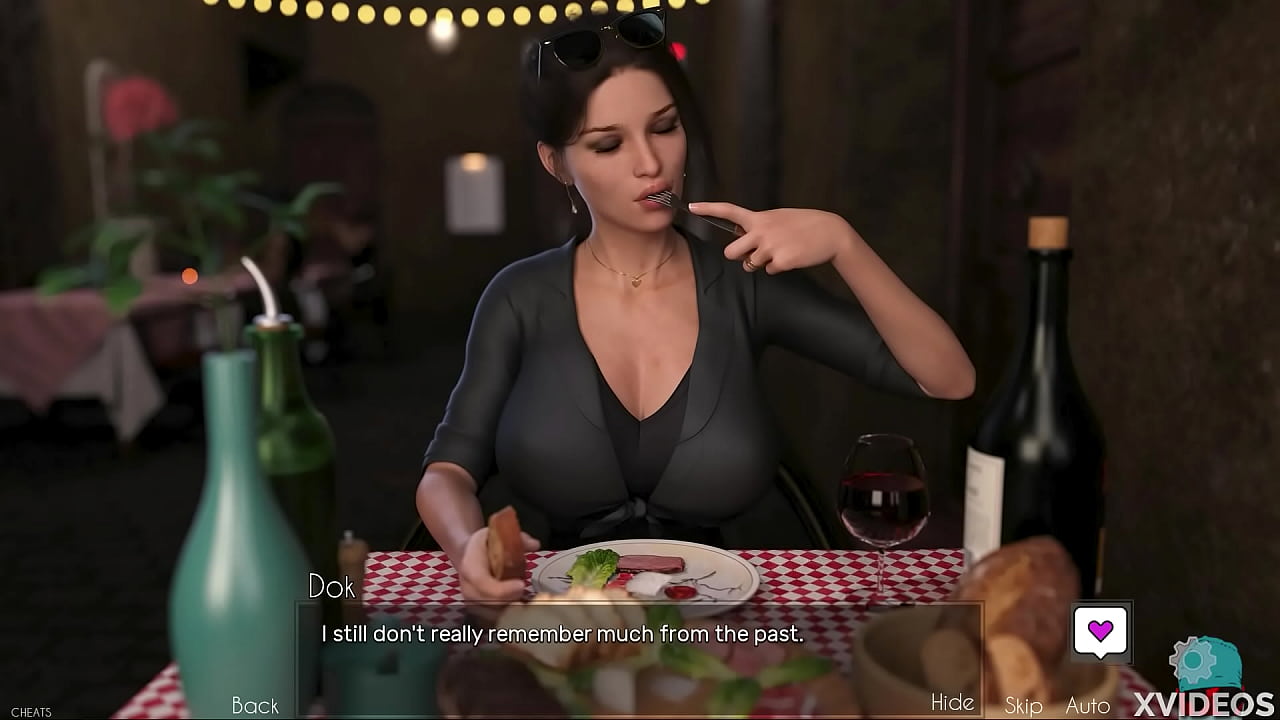Click Back to rewind the dialogue

(x=254, y=705)
